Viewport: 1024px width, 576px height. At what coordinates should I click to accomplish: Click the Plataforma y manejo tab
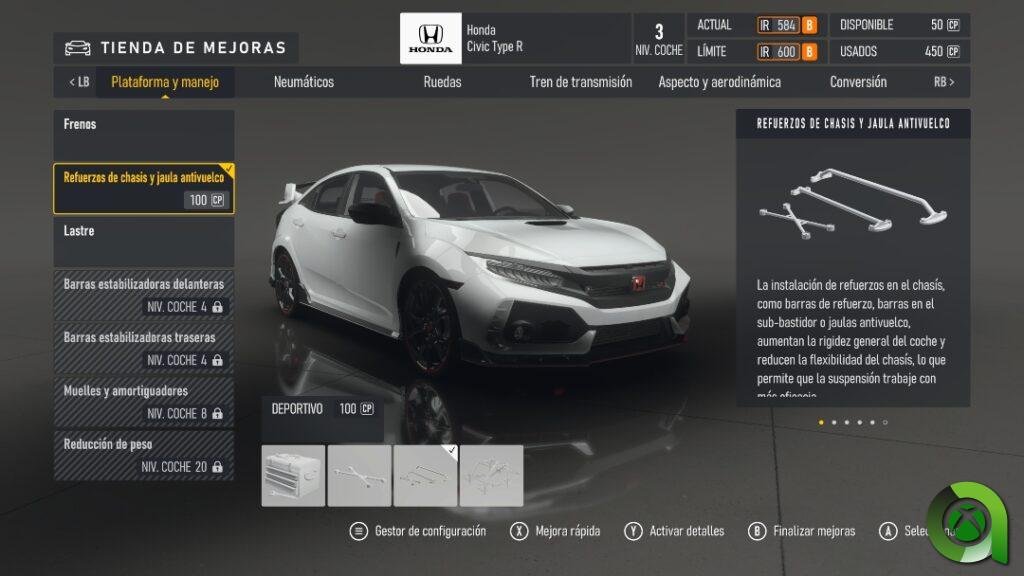[x=165, y=82]
